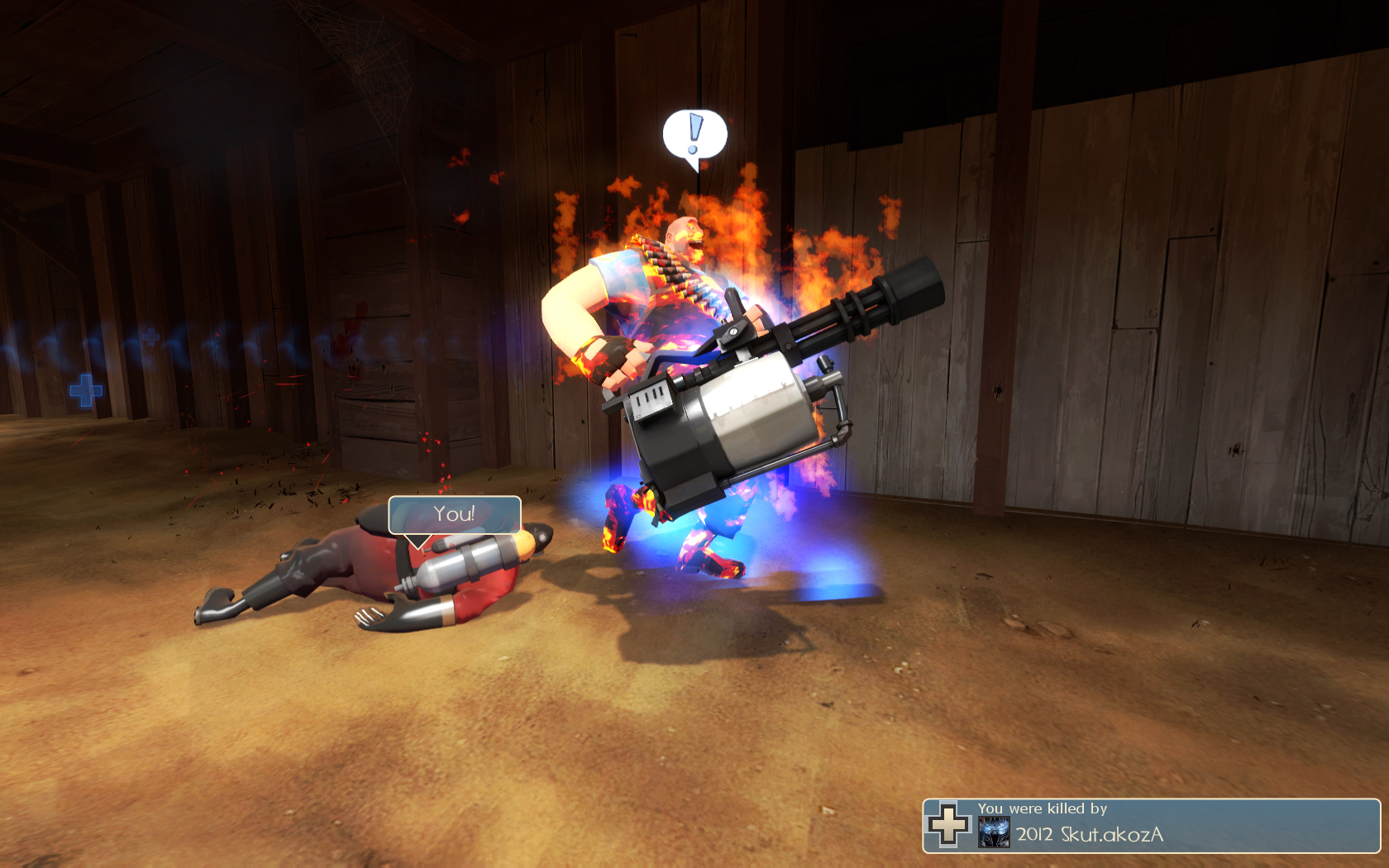The height and width of the screenshot is (868, 1389).
Task: Click the "You!" callout label
Action: click(x=454, y=514)
